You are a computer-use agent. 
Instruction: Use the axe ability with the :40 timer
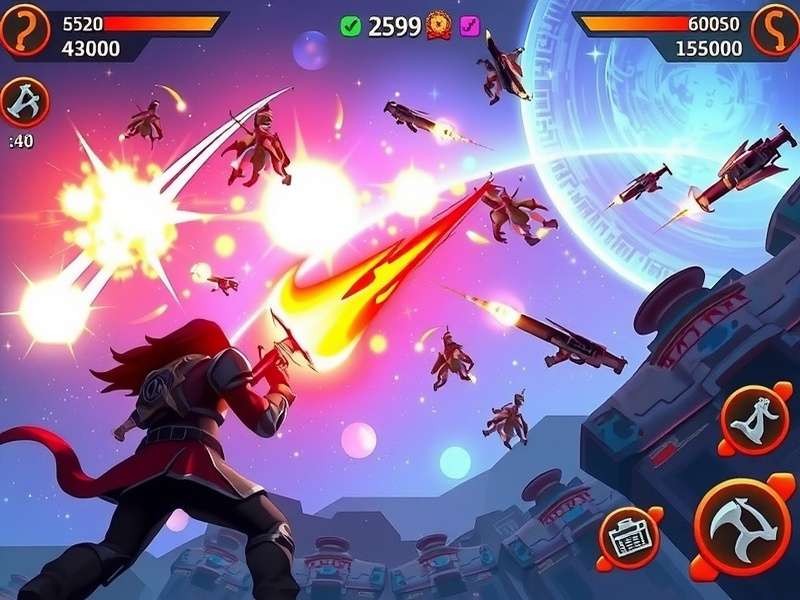pos(22,102)
